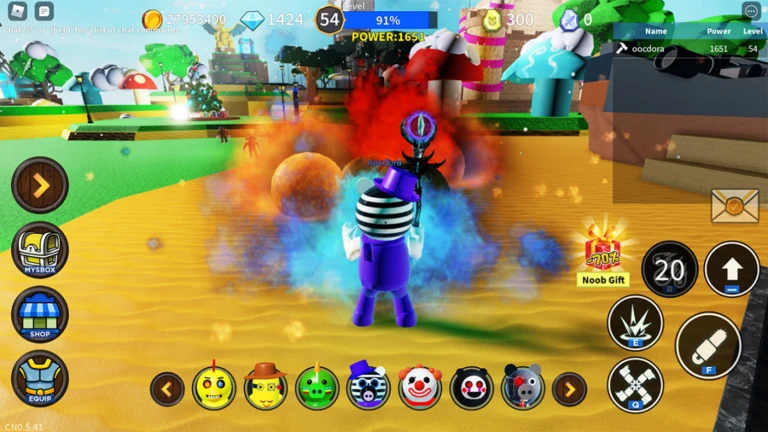
Task: Show previous skins with the left arrow
Action: [167, 388]
